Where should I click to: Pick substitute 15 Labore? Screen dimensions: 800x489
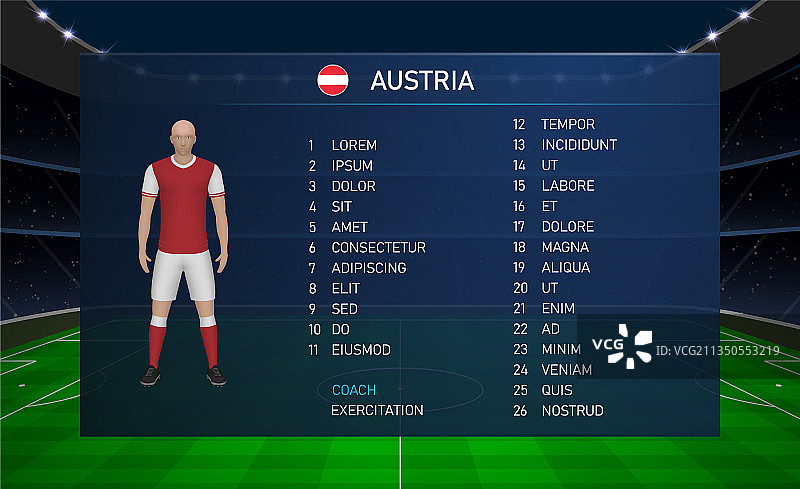(x=567, y=186)
